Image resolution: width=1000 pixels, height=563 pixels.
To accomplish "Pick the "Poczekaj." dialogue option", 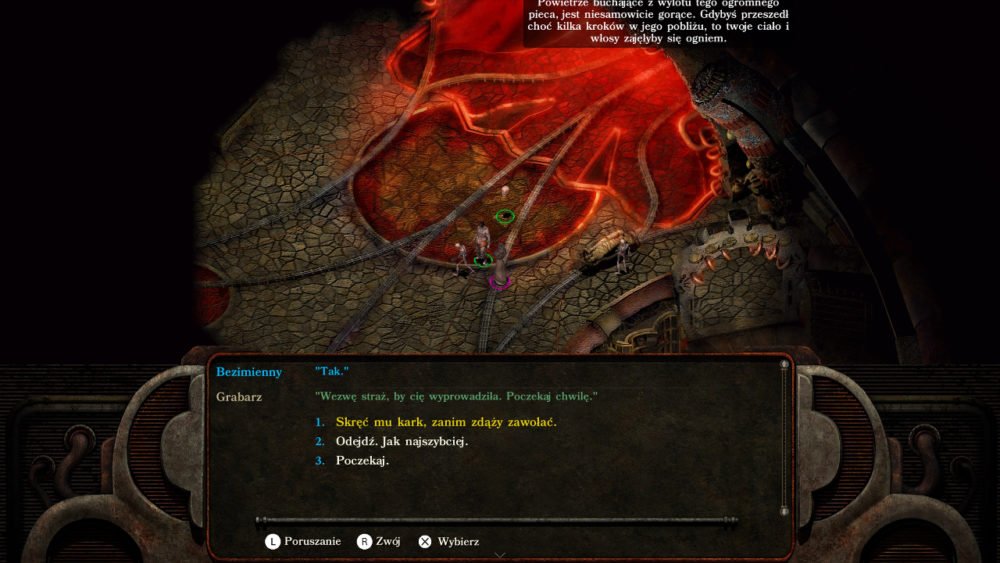I will tap(362, 461).
